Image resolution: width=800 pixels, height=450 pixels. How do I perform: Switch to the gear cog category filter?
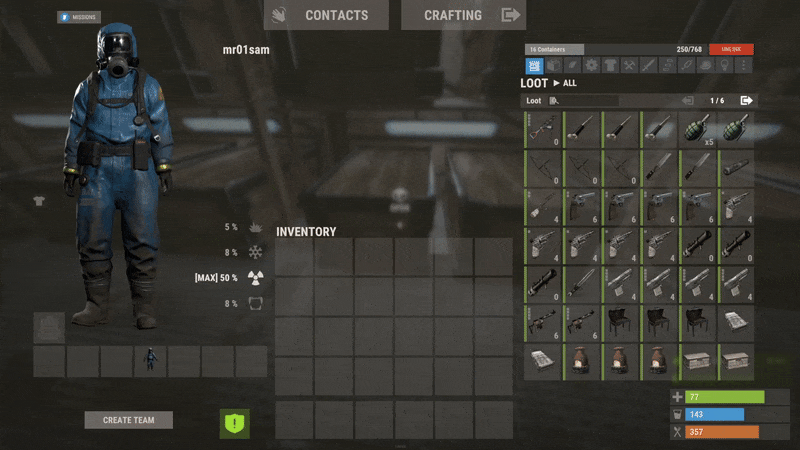tap(592, 66)
